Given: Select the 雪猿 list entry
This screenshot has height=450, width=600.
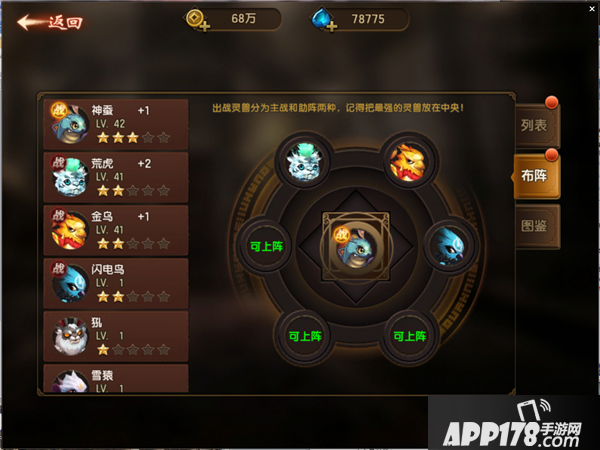Looking at the screenshot, I should 116,378.
